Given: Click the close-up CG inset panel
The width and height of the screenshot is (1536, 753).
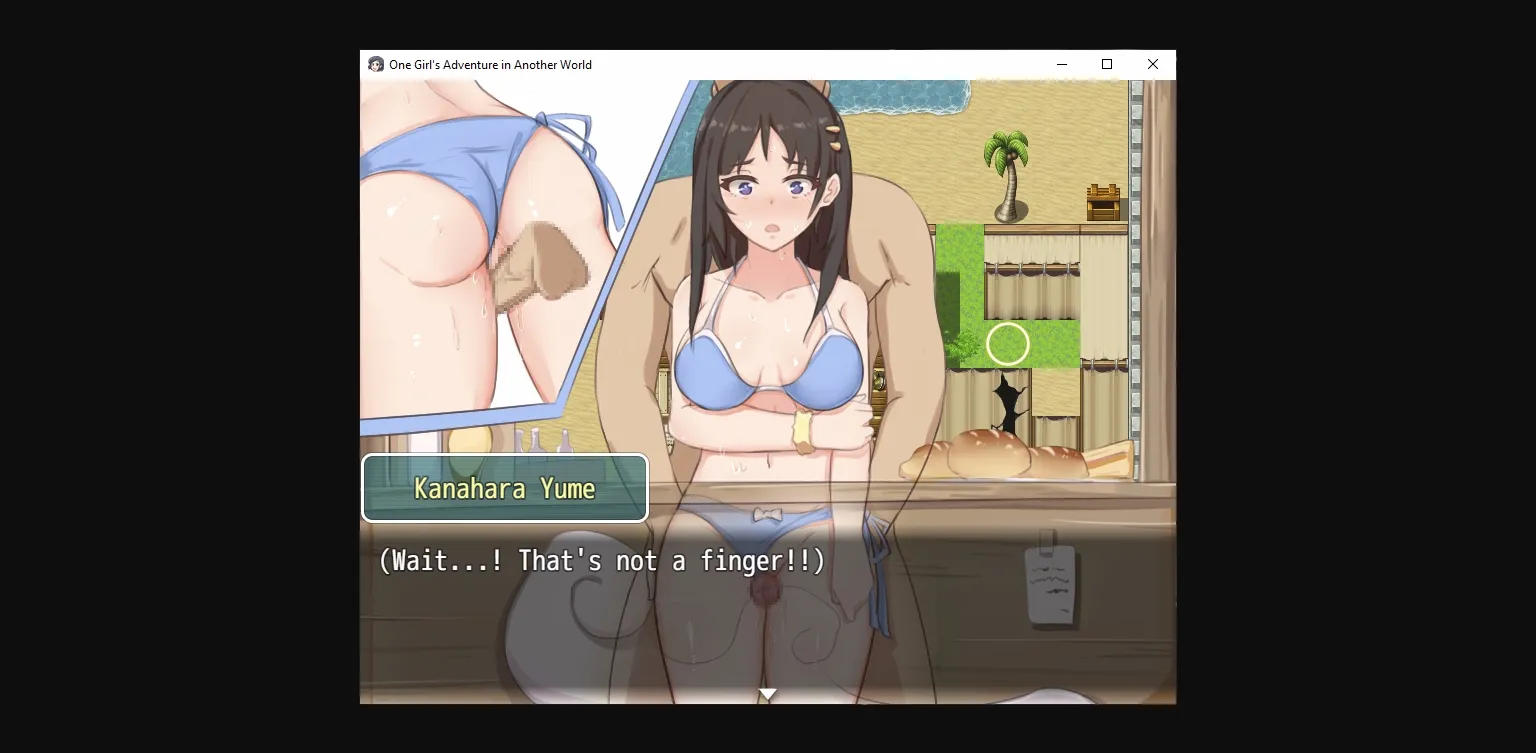Looking at the screenshot, I should [470, 250].
